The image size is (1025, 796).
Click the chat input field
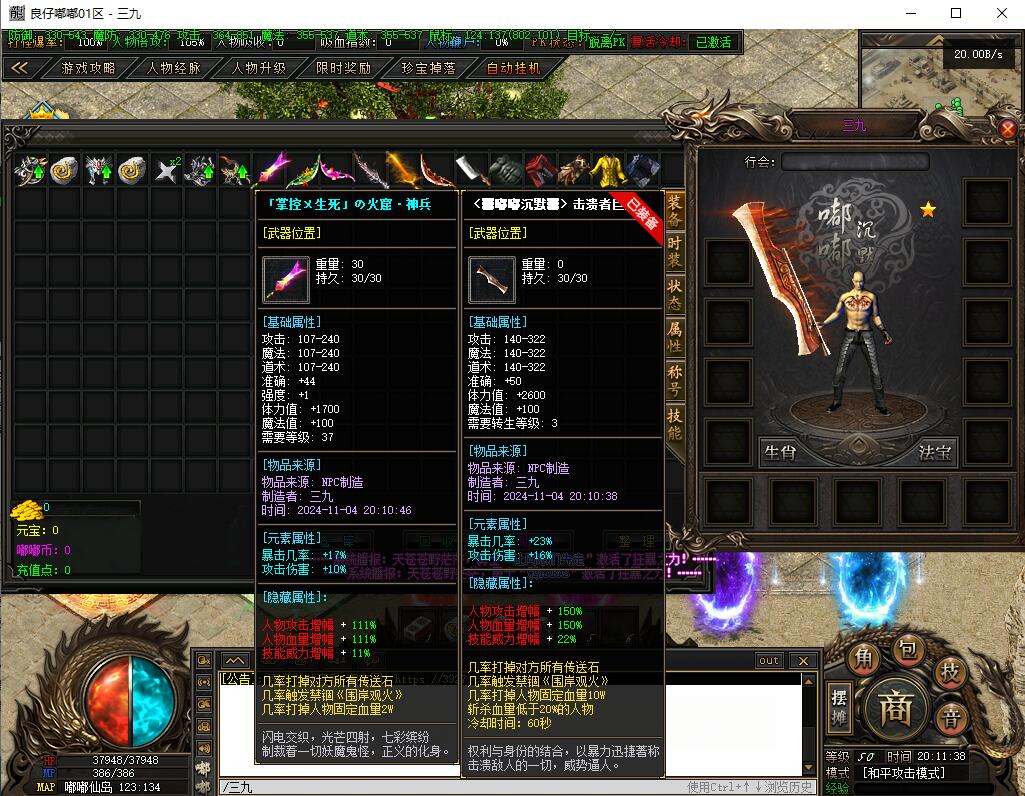tap(450, 787)
